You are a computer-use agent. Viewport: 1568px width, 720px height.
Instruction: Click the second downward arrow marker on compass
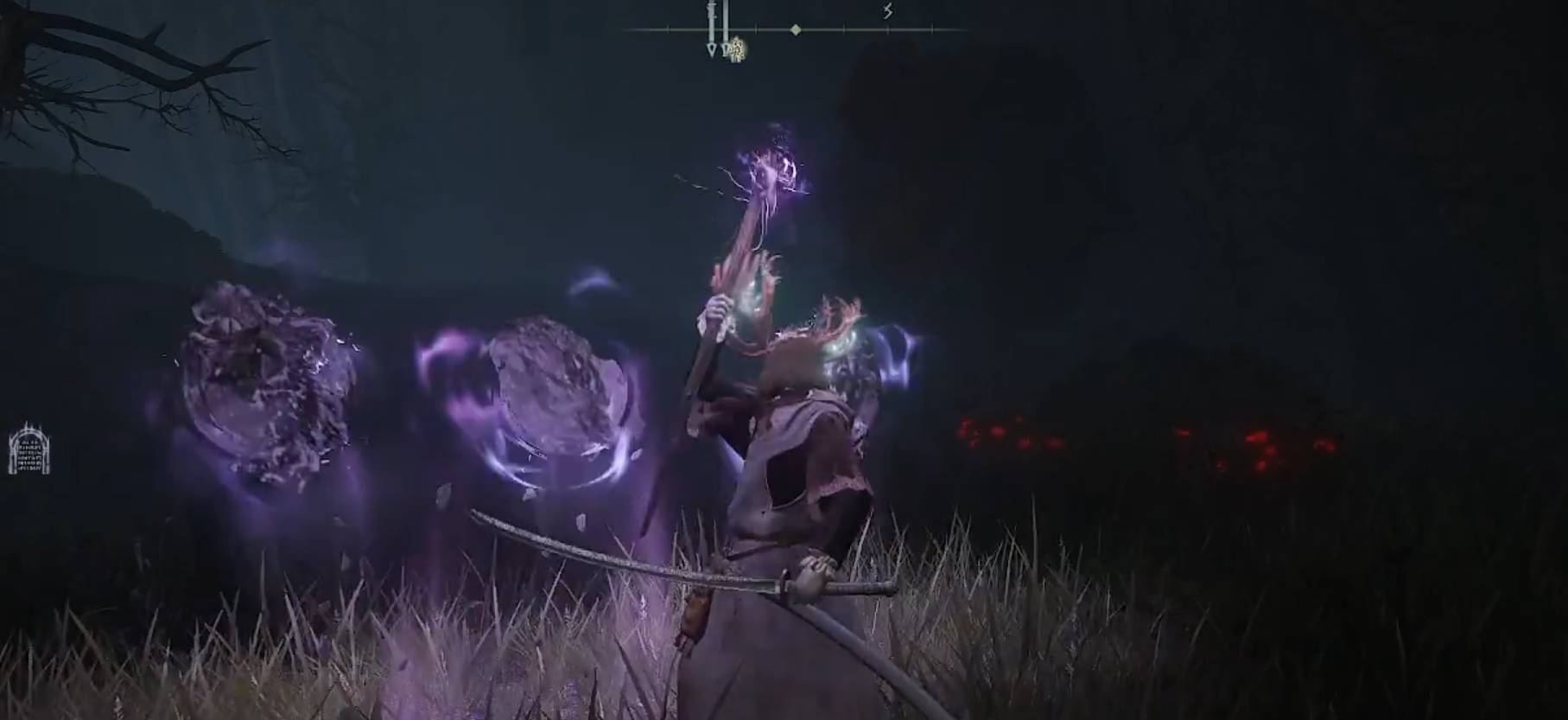[726, 50]
